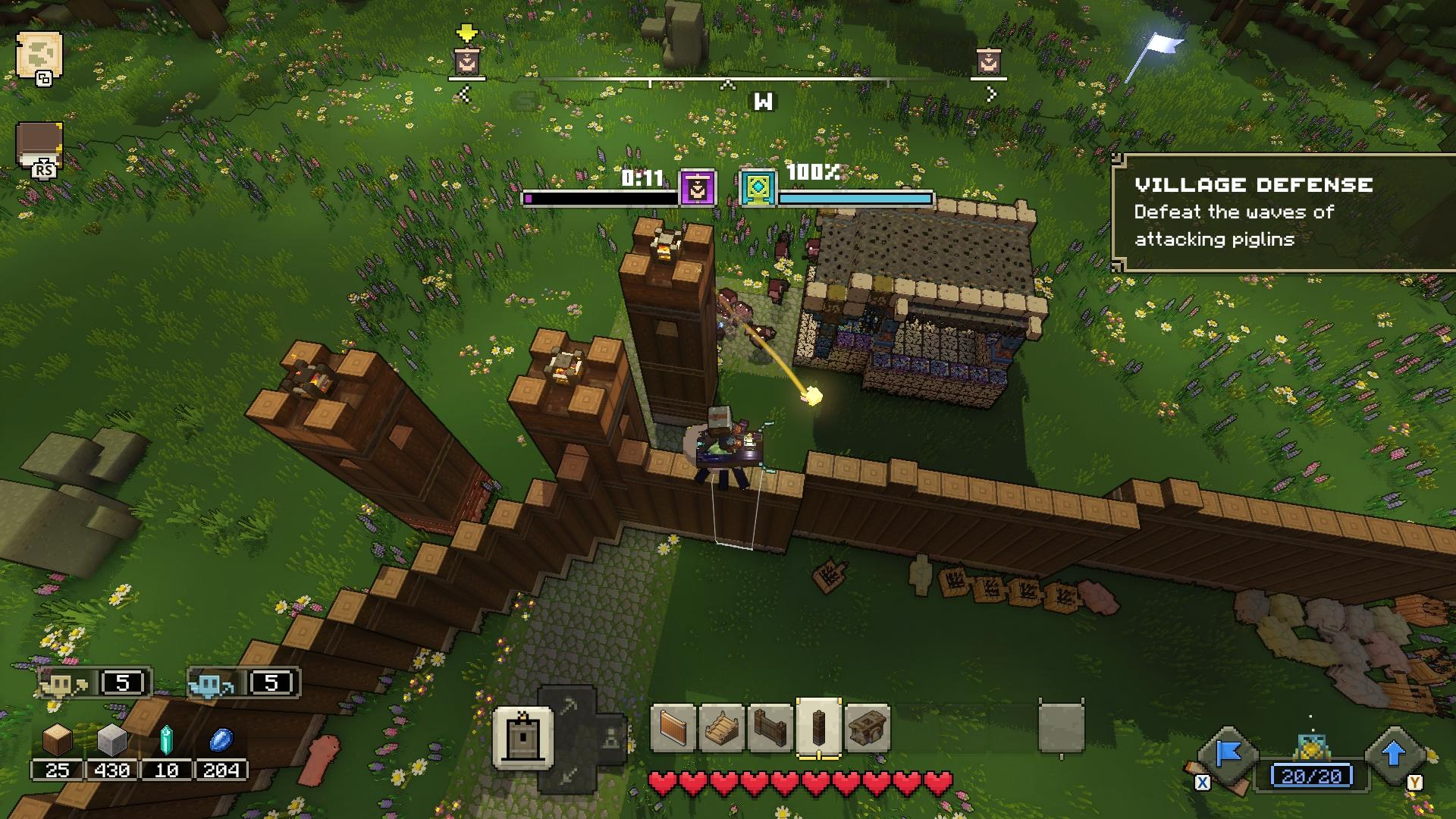Select the piglin marker on compass right

coord(988,61)
